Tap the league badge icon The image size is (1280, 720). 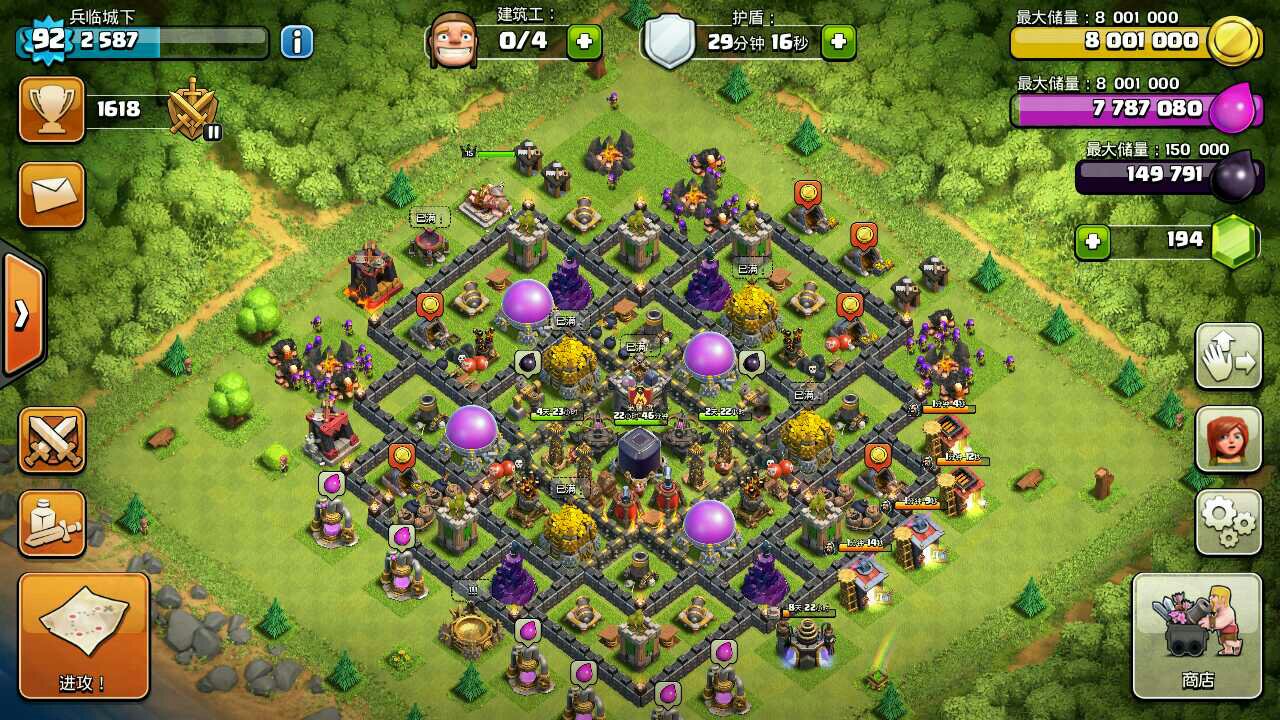(x=192, y=108)
